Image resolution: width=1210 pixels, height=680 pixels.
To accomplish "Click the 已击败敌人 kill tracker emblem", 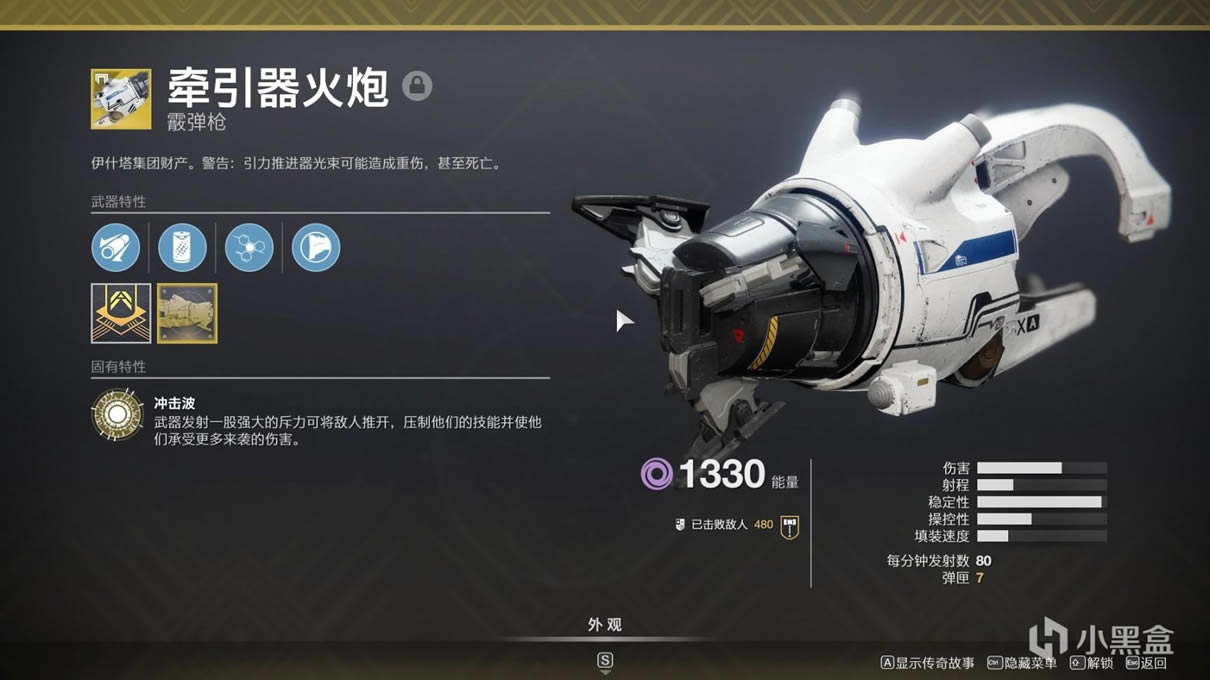I will [x=790, y=525].
